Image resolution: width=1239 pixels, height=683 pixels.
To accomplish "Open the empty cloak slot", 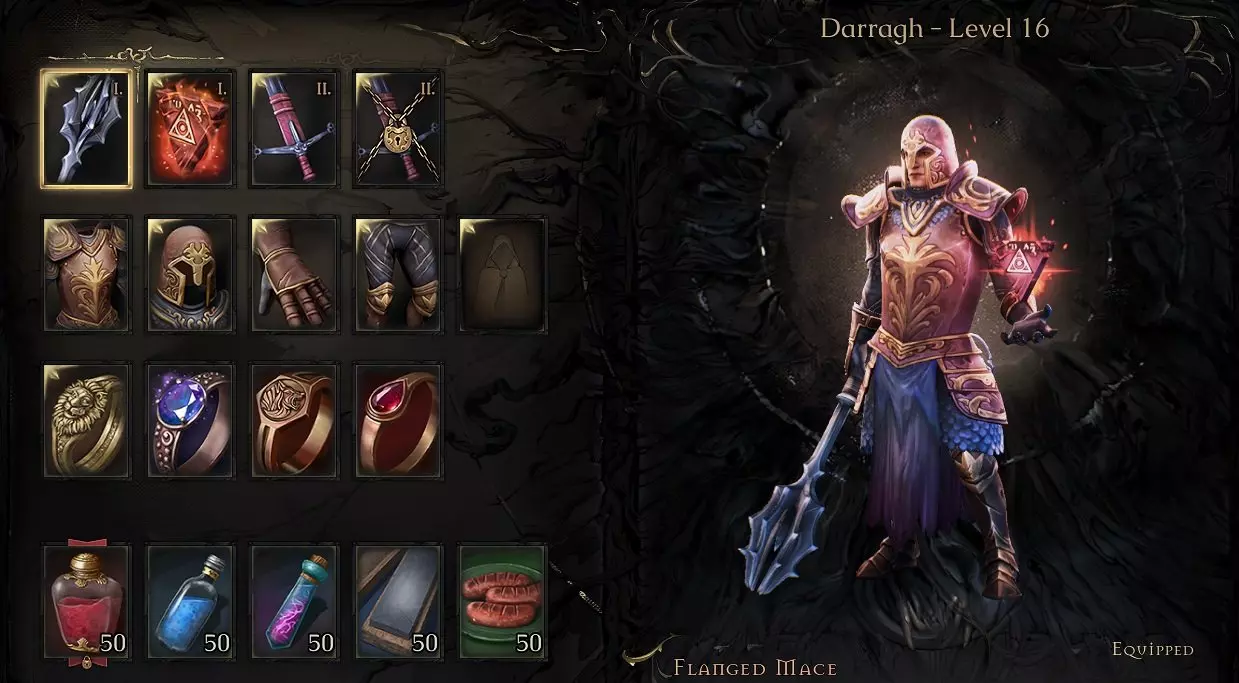I will (x=502, y=274).
